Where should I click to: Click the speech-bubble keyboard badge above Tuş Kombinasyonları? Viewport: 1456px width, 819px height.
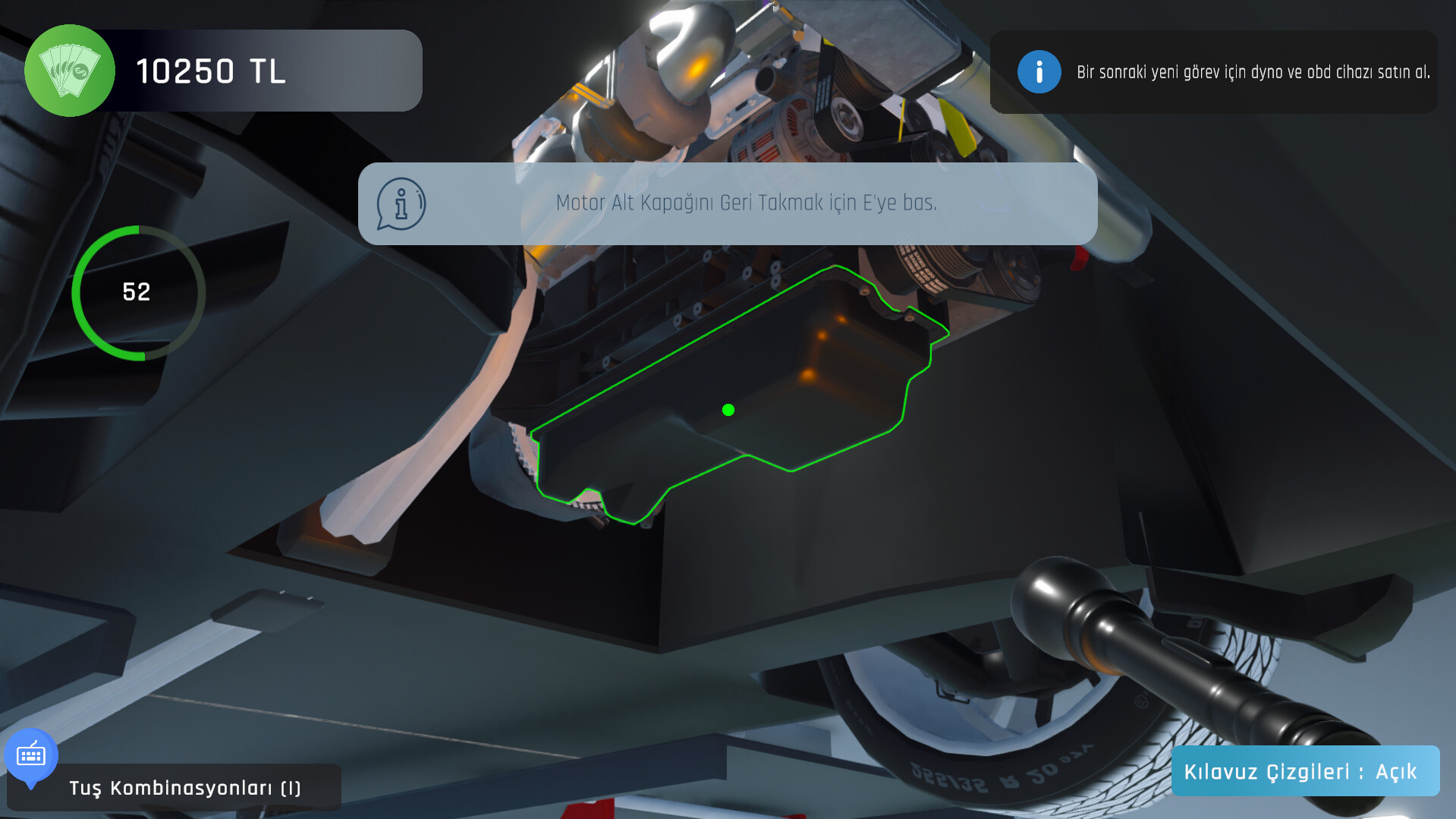32,754
